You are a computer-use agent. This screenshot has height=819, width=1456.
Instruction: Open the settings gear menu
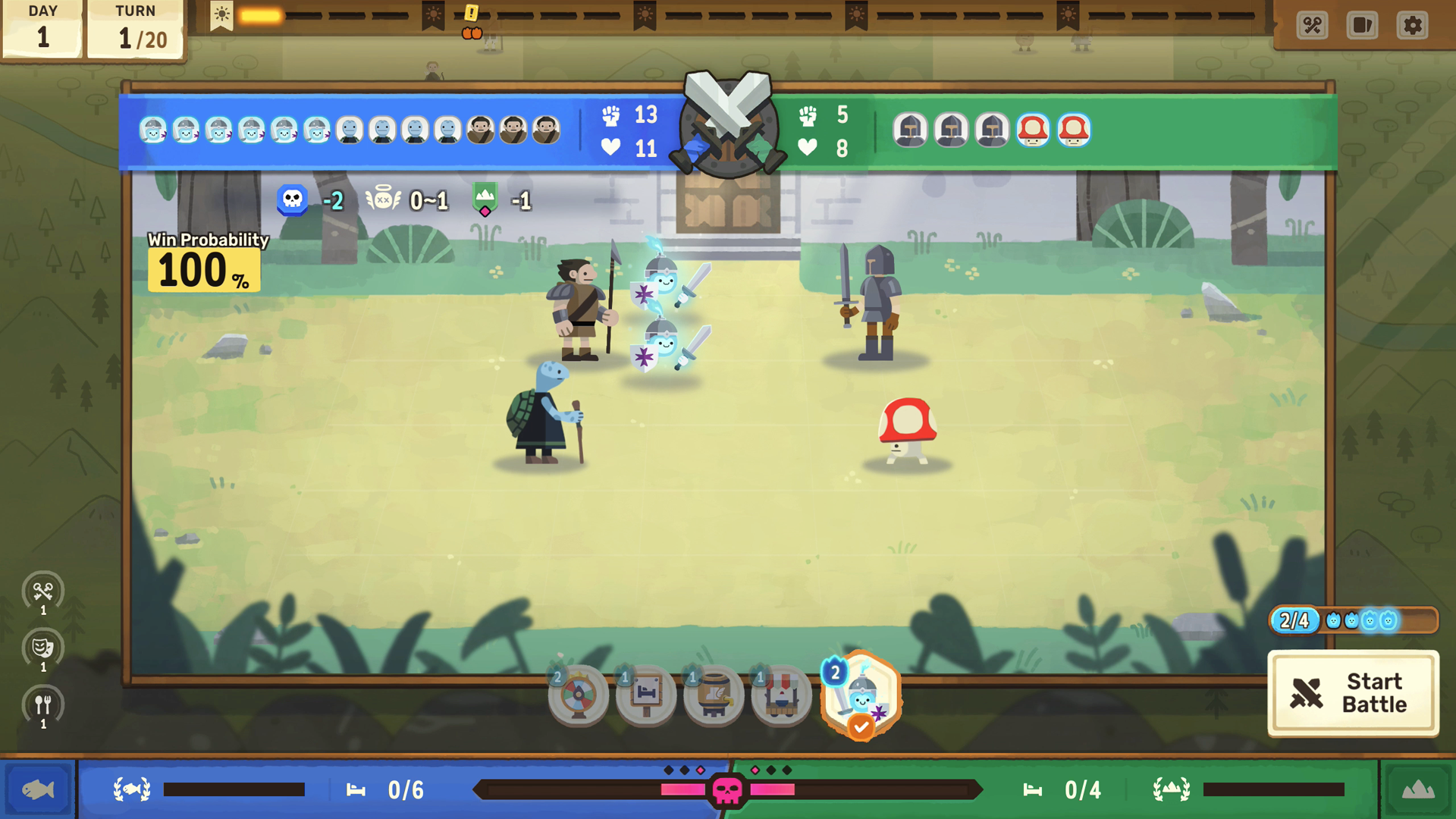(x=1412, y=25)
